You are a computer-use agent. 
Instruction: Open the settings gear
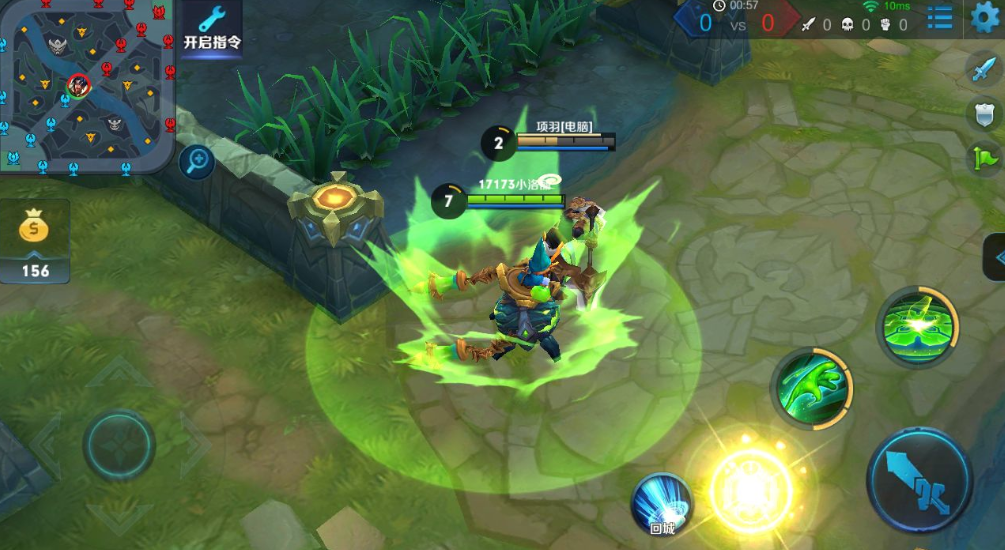(x=986, y=18)
